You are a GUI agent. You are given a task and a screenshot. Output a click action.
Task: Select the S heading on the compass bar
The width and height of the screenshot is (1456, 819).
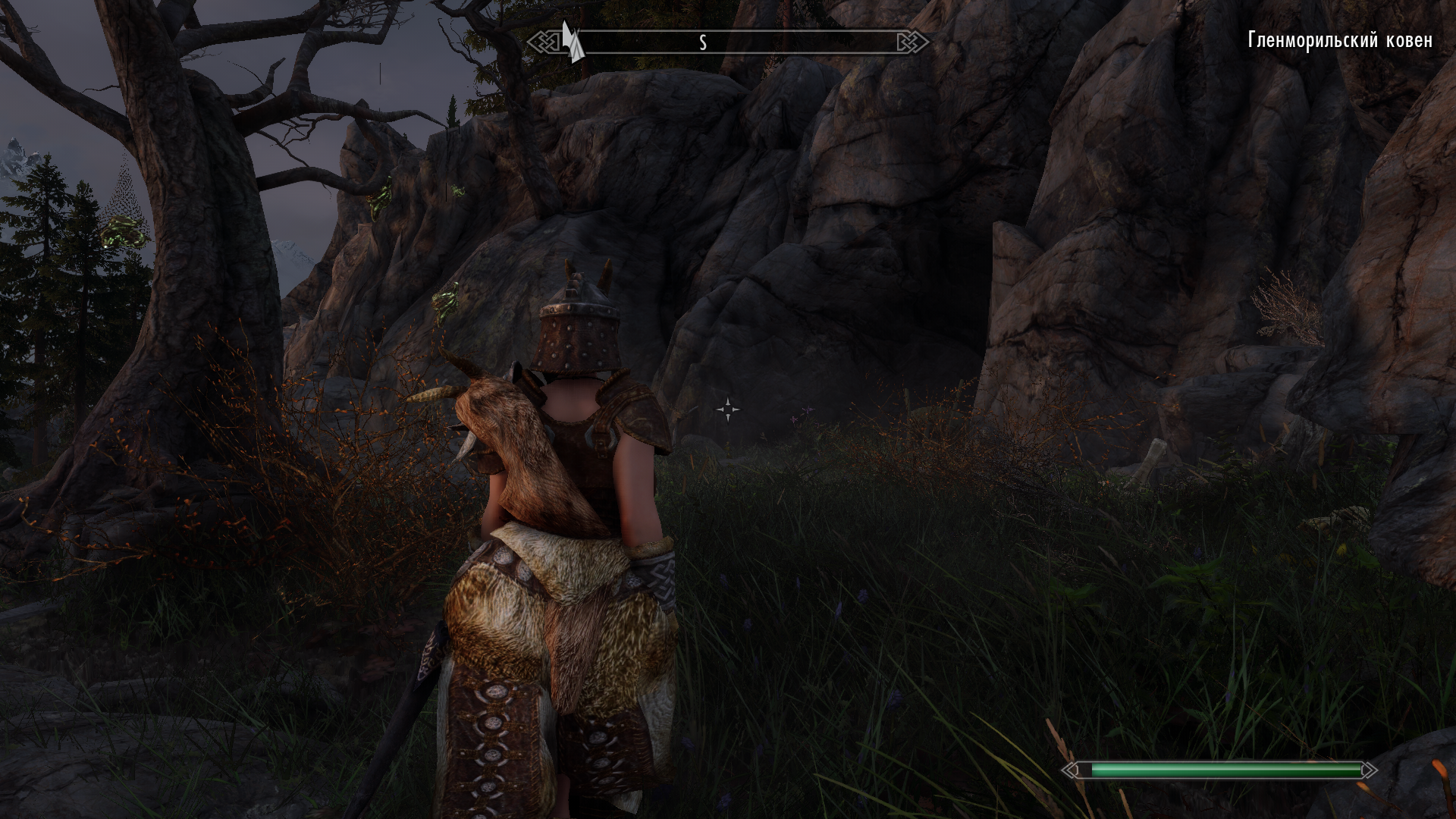pos(703,43)
